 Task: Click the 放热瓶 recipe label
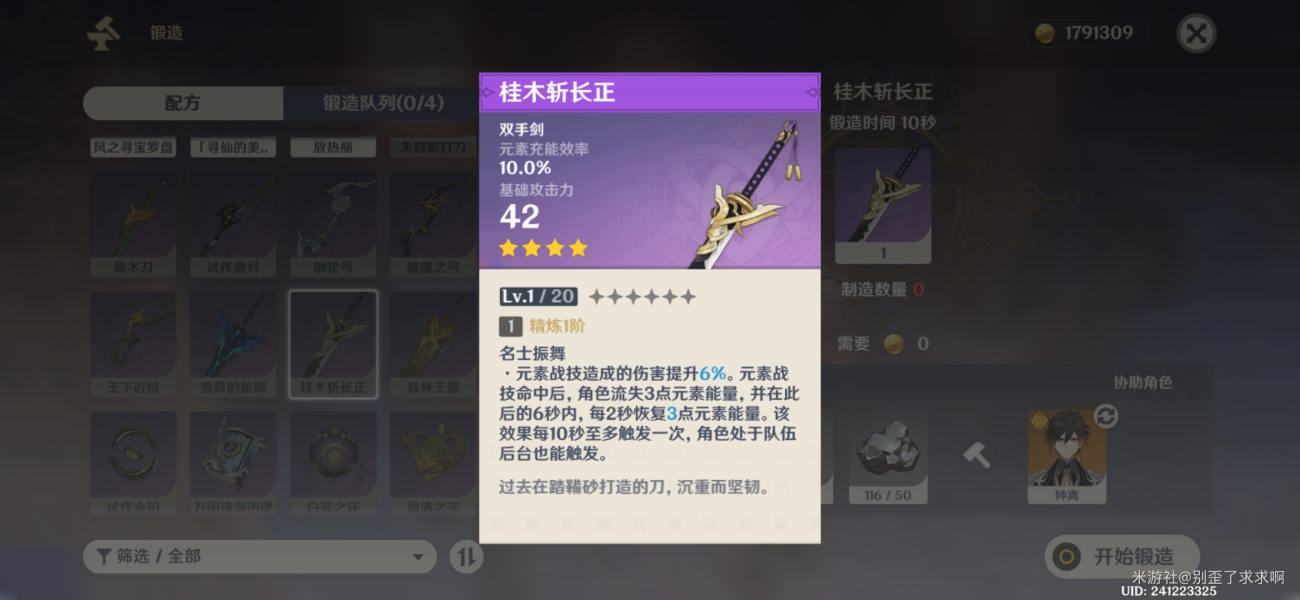333,148
